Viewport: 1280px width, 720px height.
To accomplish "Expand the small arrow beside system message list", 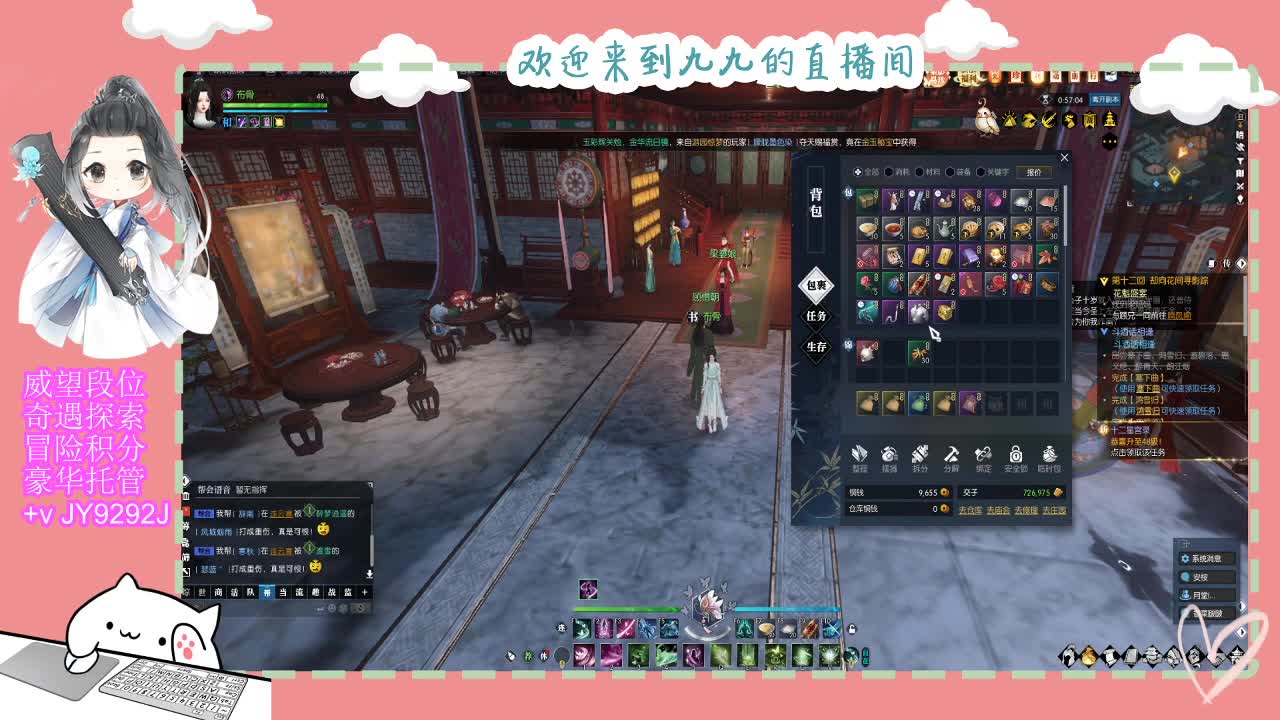I will [x=1242, y=606].
